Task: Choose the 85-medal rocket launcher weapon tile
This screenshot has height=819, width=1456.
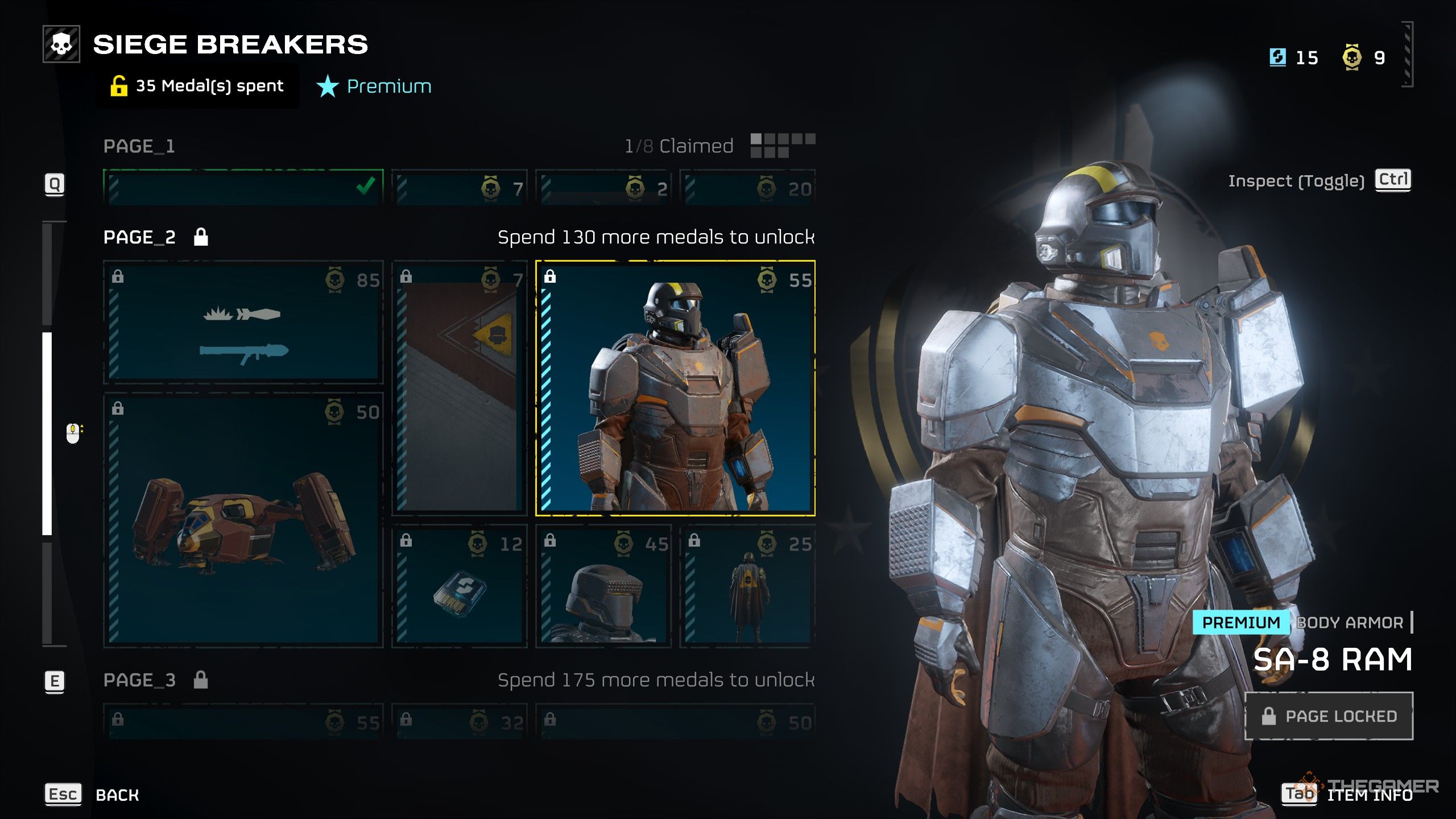Action: coord(243,322)
